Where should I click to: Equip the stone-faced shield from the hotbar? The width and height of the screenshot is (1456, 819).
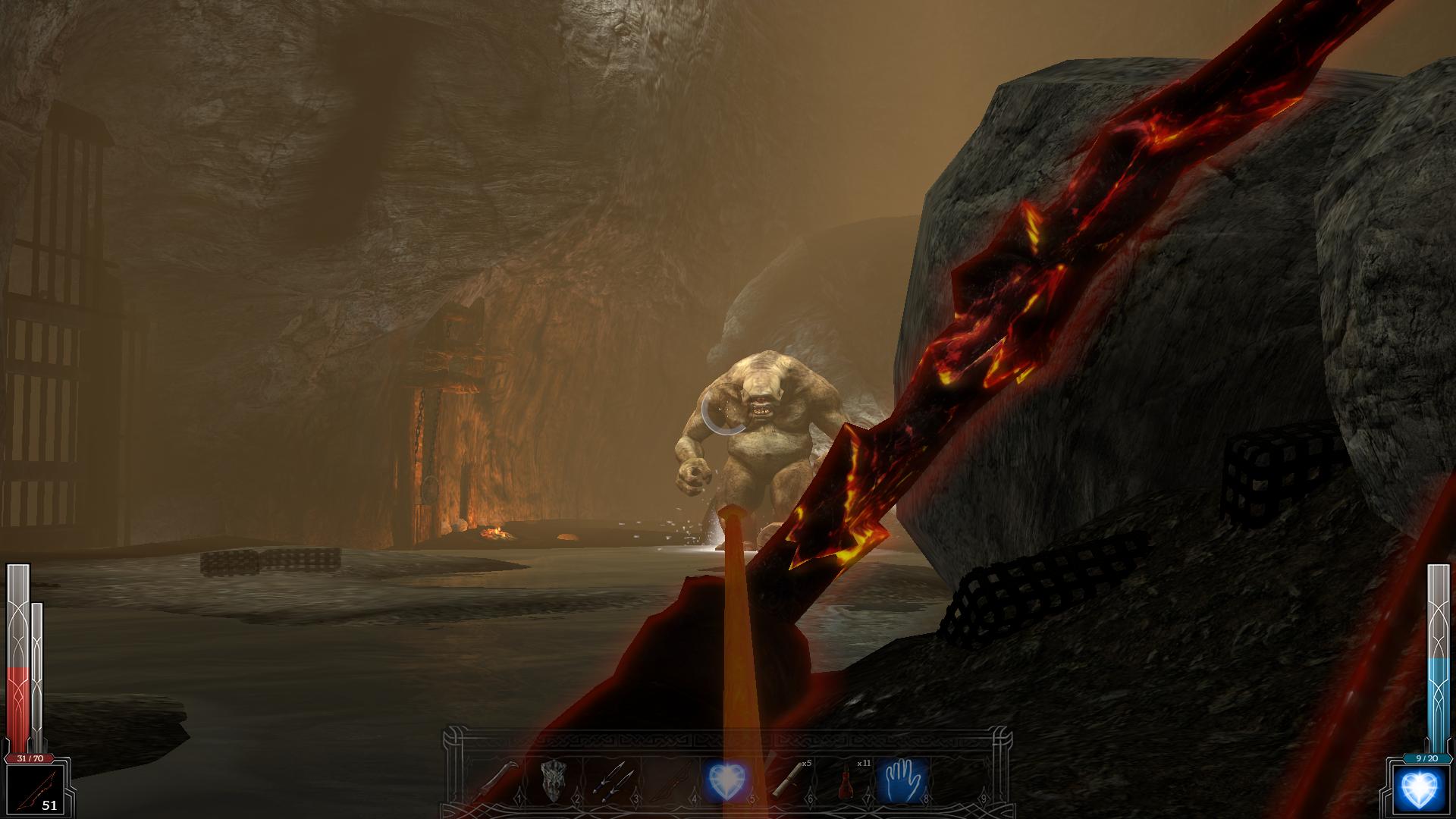click(554, 780)
